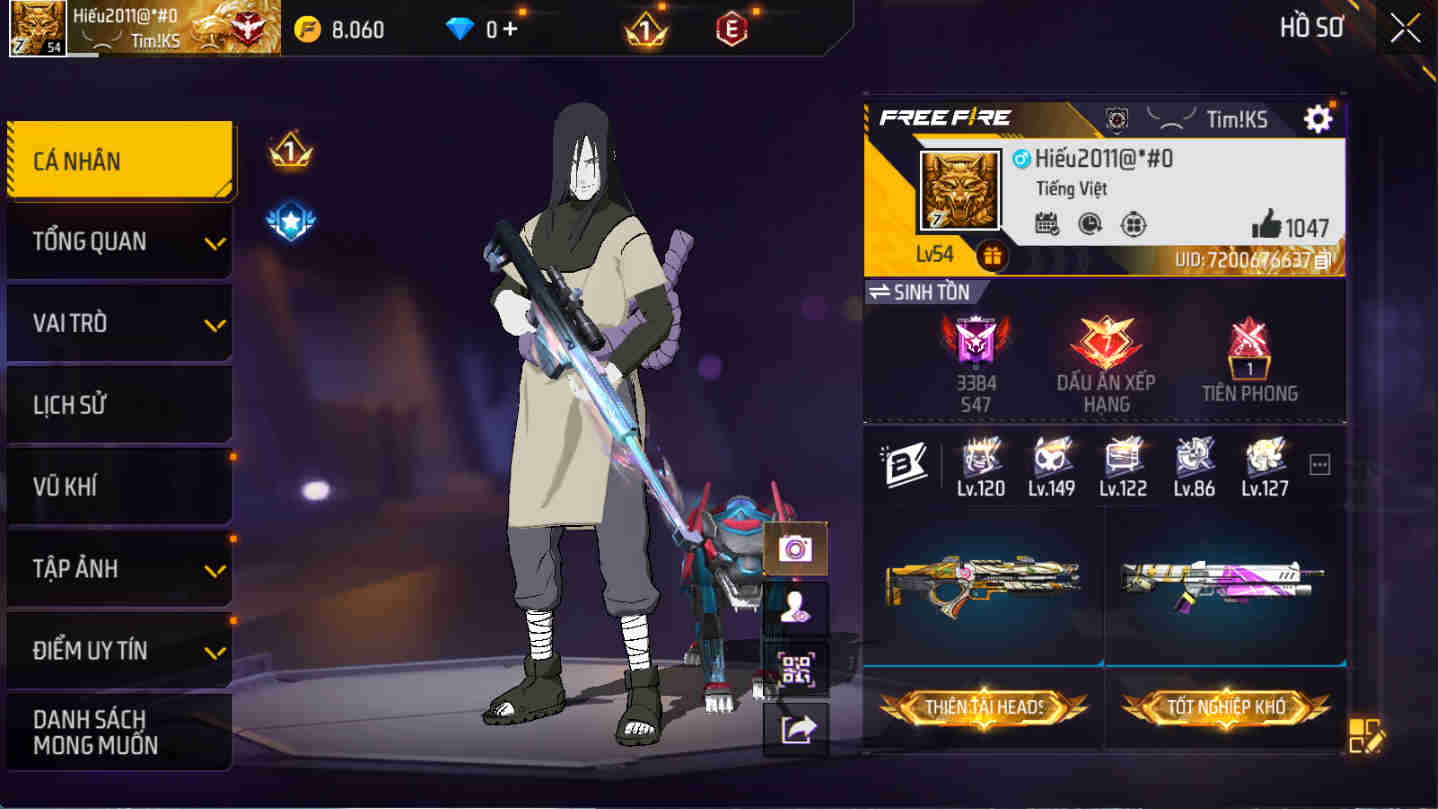Click the THIÊN TÀI HEADS title banner

coord(983,708)
